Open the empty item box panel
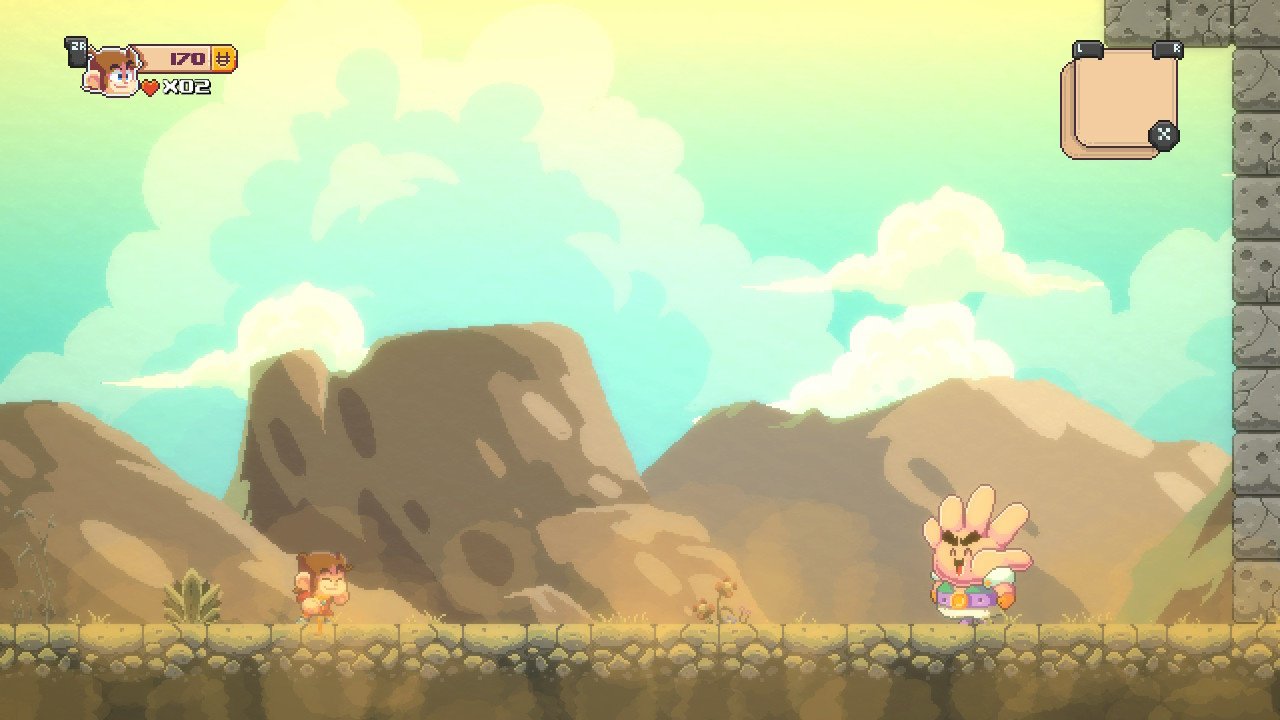This screenshot has height=720, width=1280. (1119, 101)
